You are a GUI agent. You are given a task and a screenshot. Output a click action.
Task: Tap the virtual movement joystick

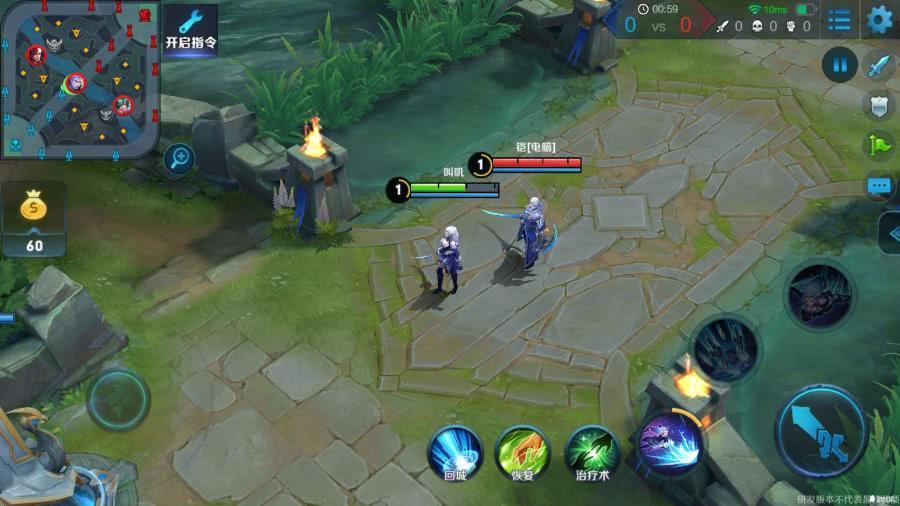(x=118, y=398)
